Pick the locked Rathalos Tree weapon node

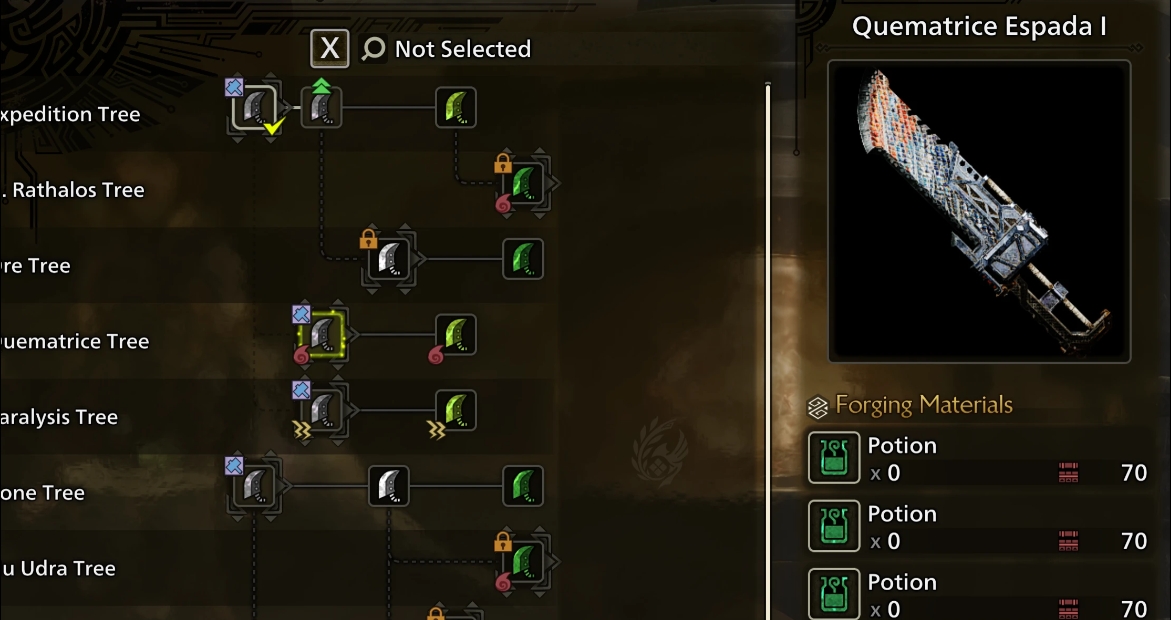pos(522,184)
